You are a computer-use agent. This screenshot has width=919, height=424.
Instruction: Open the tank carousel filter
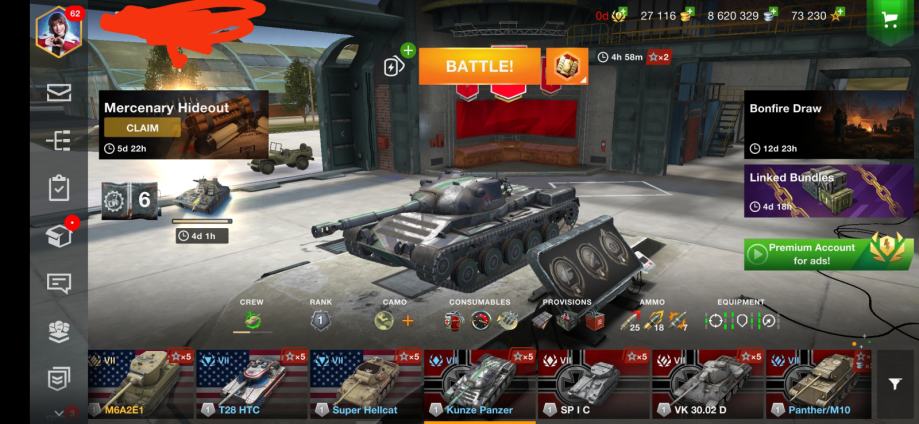(896, 384)
